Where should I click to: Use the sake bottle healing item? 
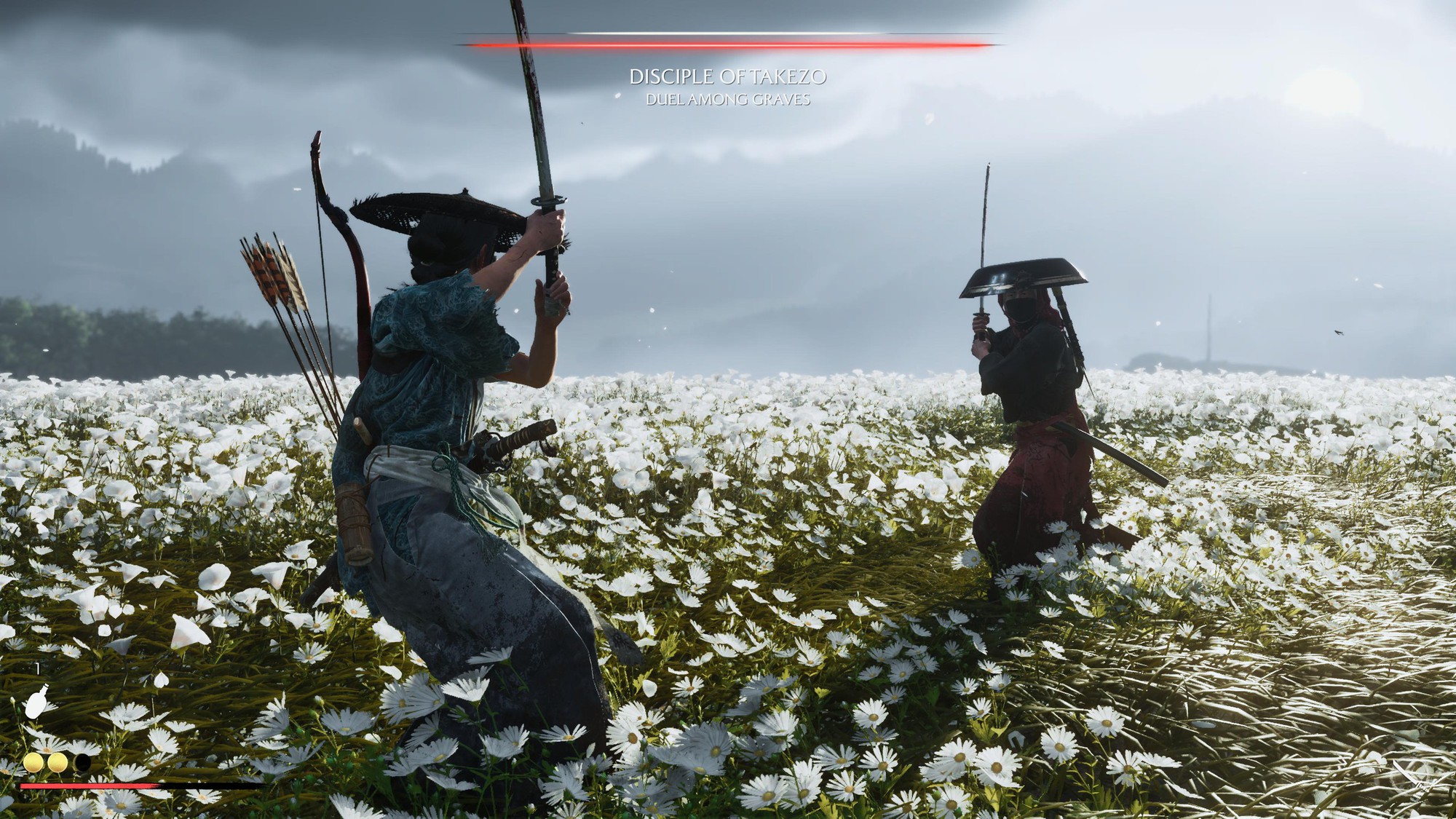(36, 703)
